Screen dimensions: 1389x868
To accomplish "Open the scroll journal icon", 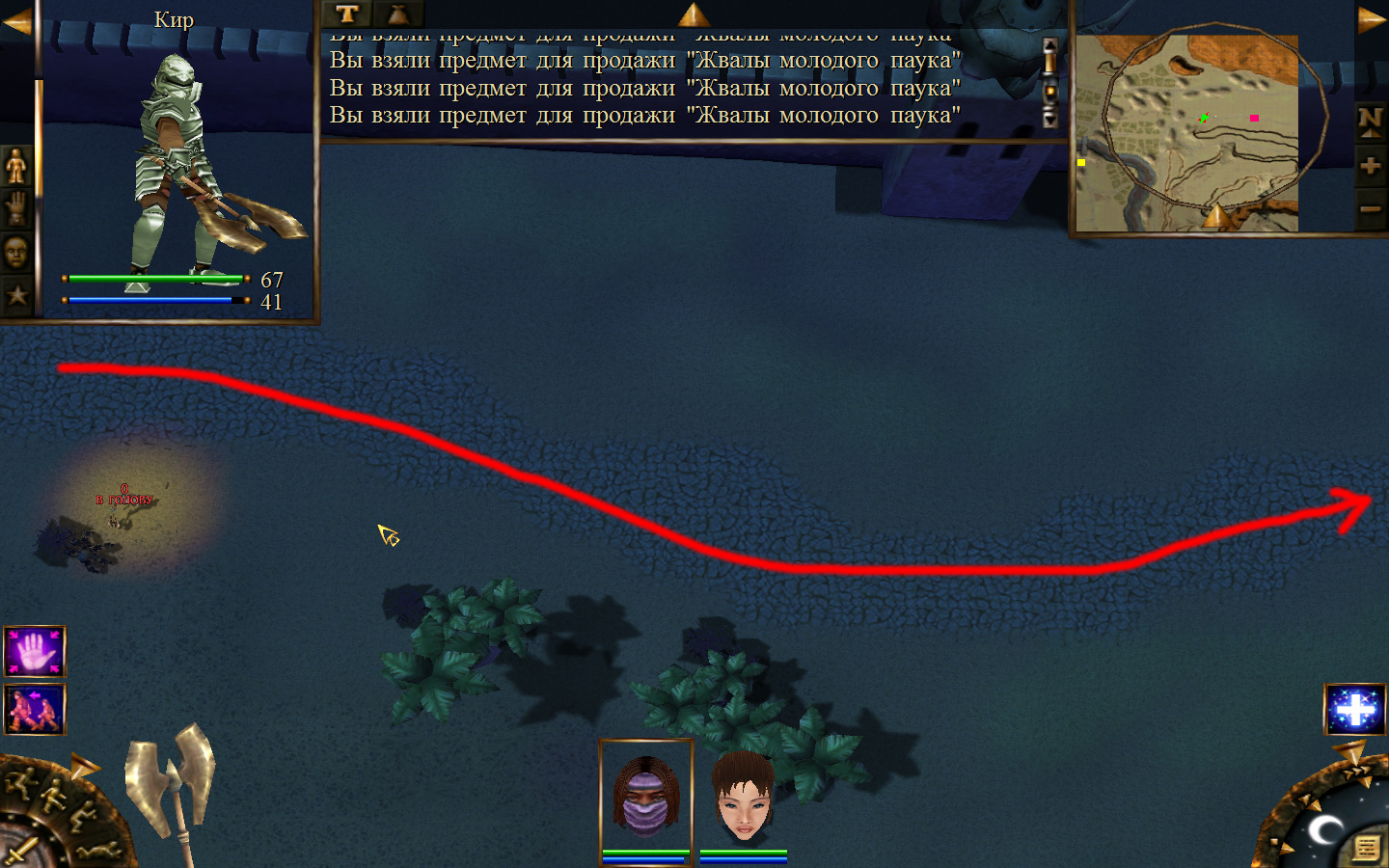I will [1366, 847].
